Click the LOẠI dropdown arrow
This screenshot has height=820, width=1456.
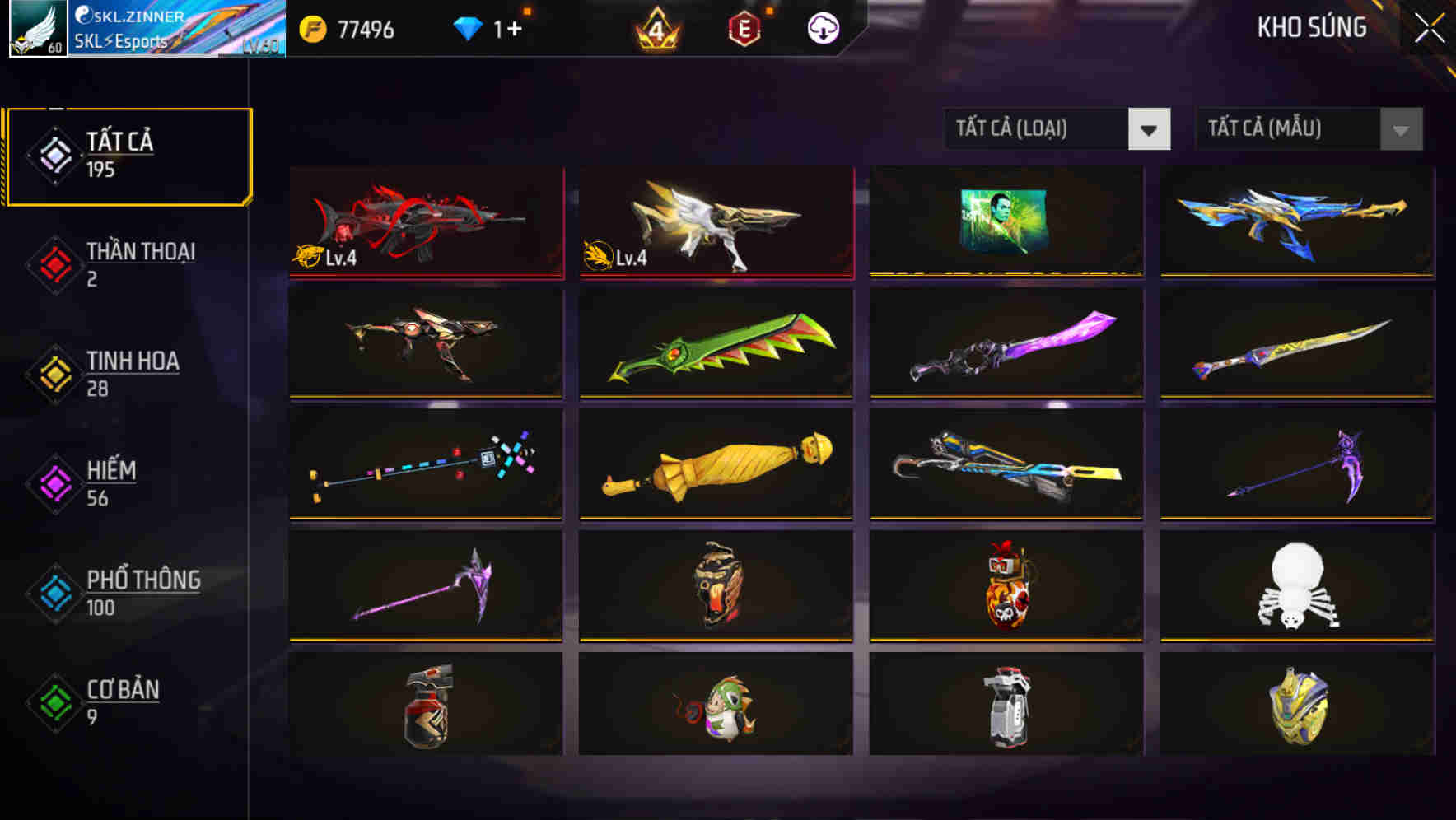[1150, 128]
